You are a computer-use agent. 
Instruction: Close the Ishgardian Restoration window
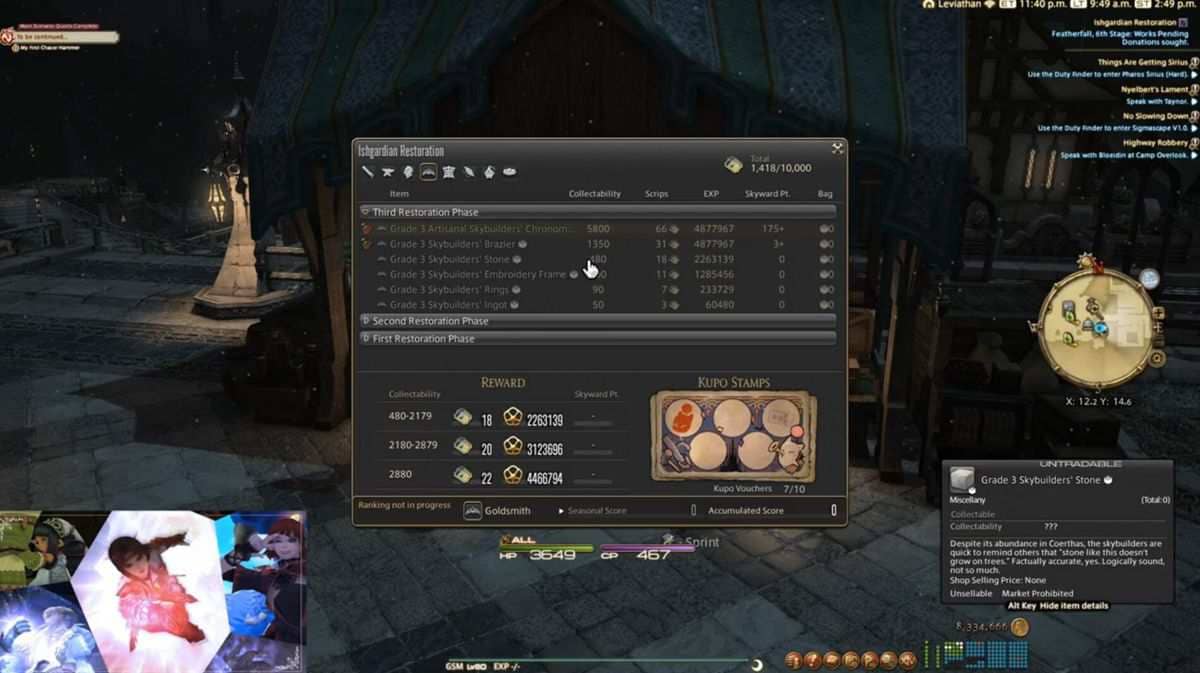(837, 149)
